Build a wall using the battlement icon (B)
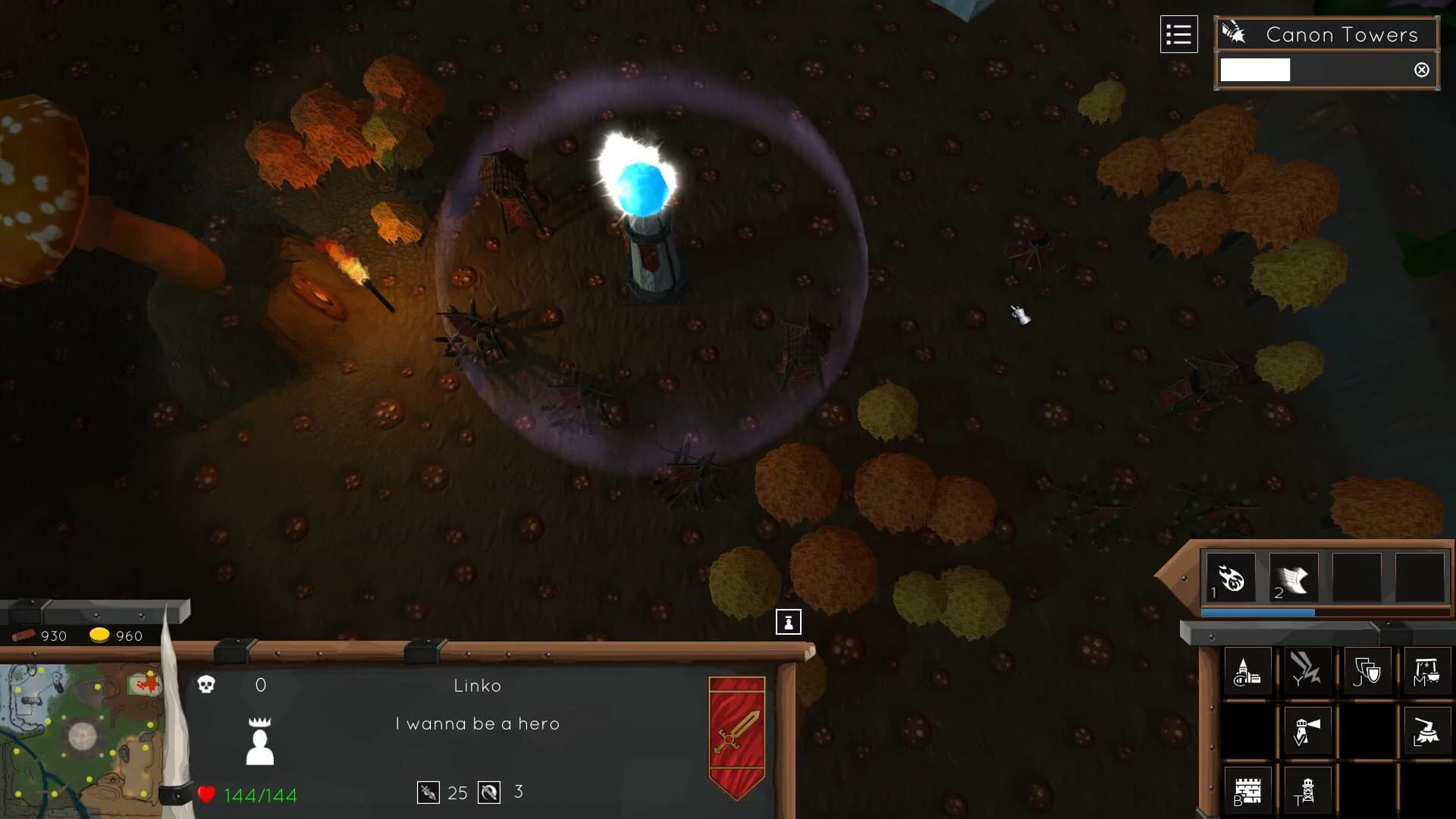1456x819 pixels. 1247,789
